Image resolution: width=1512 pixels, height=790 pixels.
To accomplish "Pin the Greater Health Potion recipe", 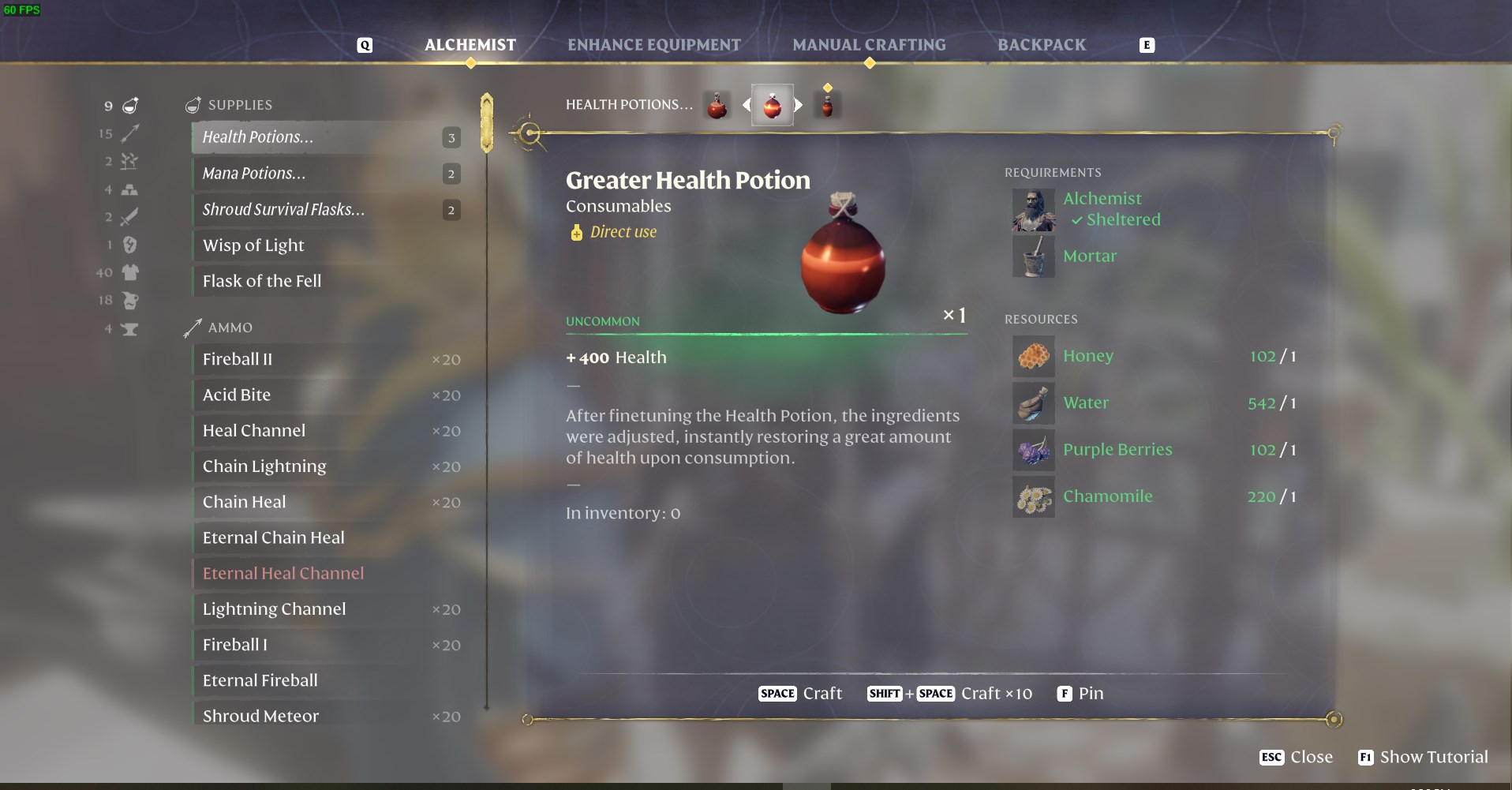I will (x=1080, y=693).
